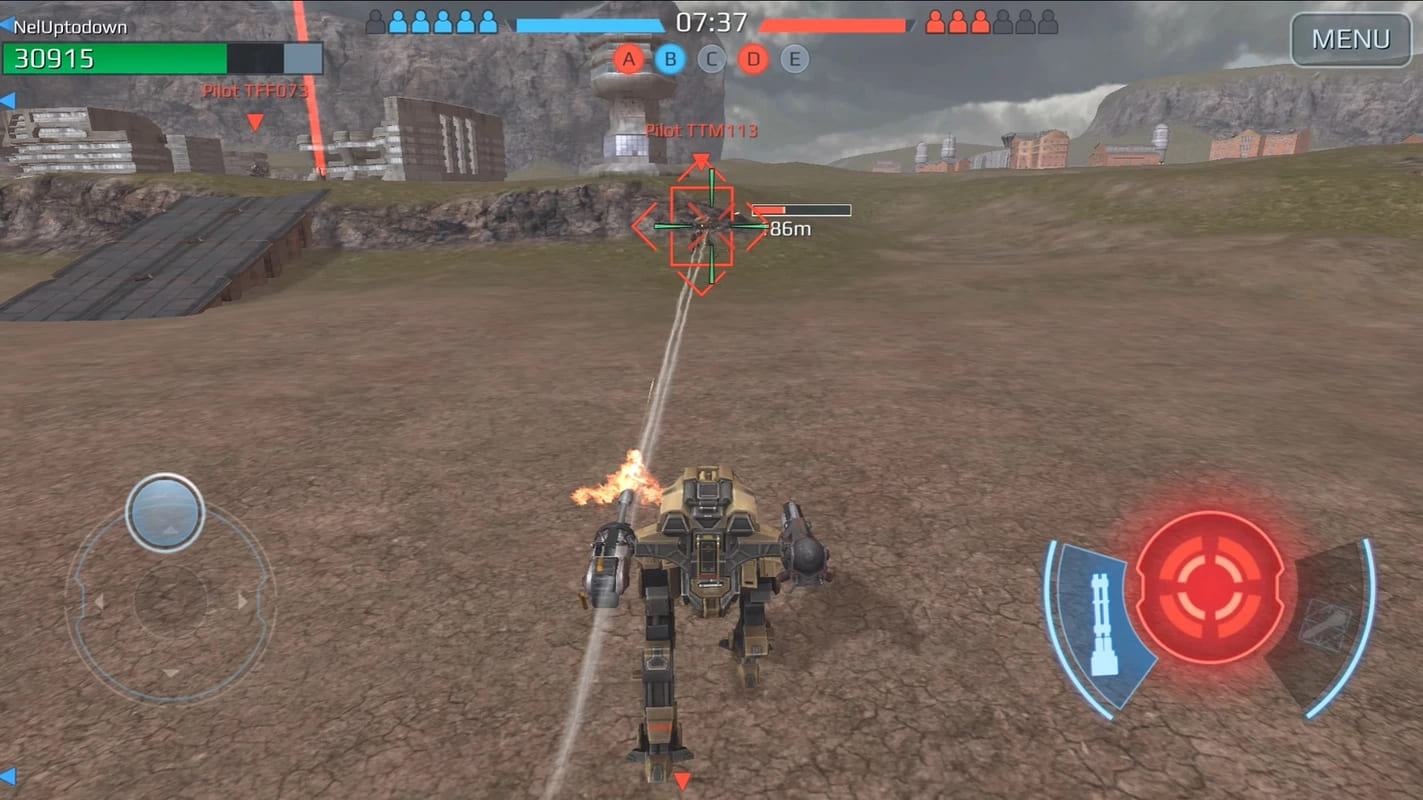This screenshot has width=1423, height=800.
Task: Open the MENU button
Action: [x=1350, y=40]
